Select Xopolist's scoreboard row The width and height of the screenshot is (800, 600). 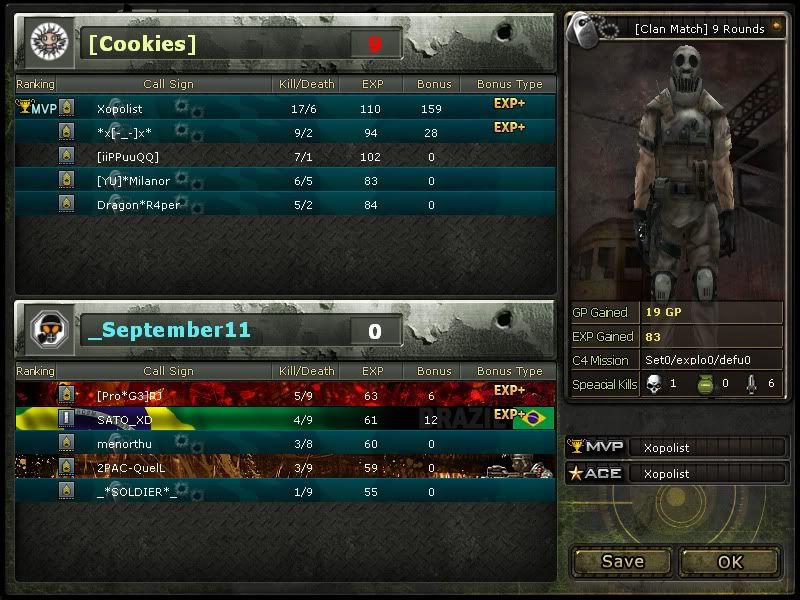click(286, 108)
